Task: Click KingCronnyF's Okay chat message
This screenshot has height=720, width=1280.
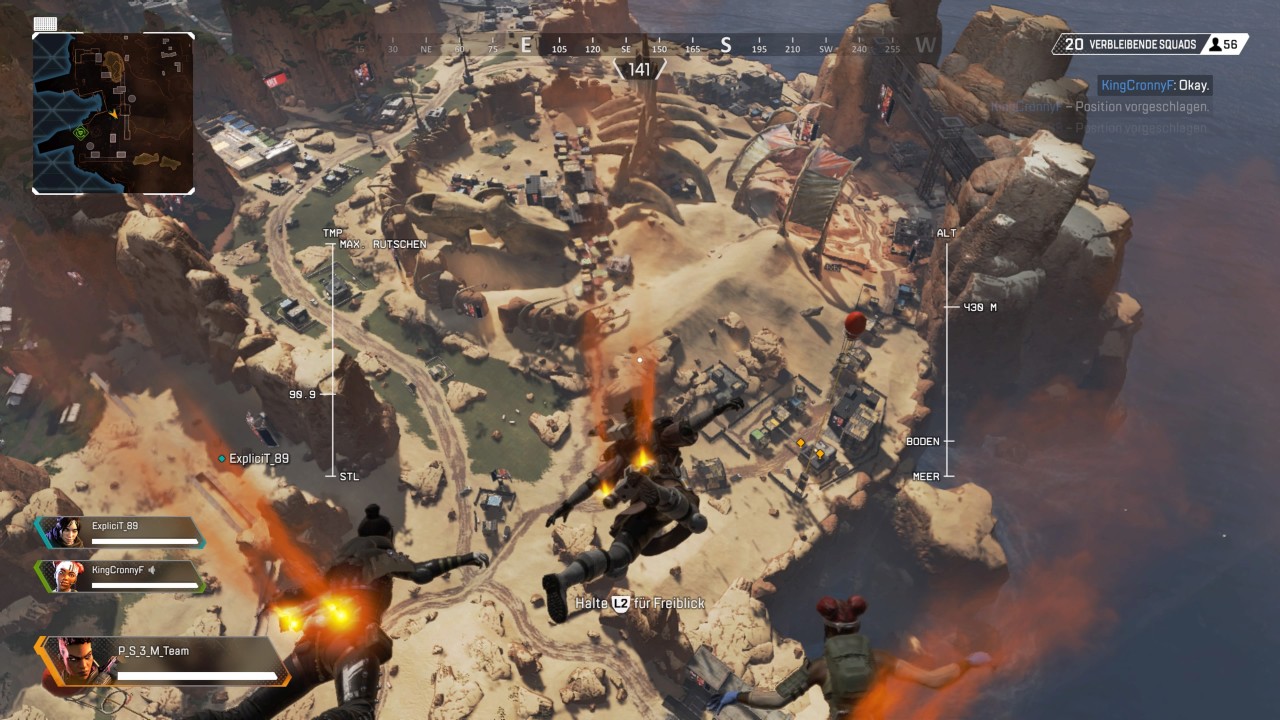Action: pyautogui.click(x=1154, y=85)
